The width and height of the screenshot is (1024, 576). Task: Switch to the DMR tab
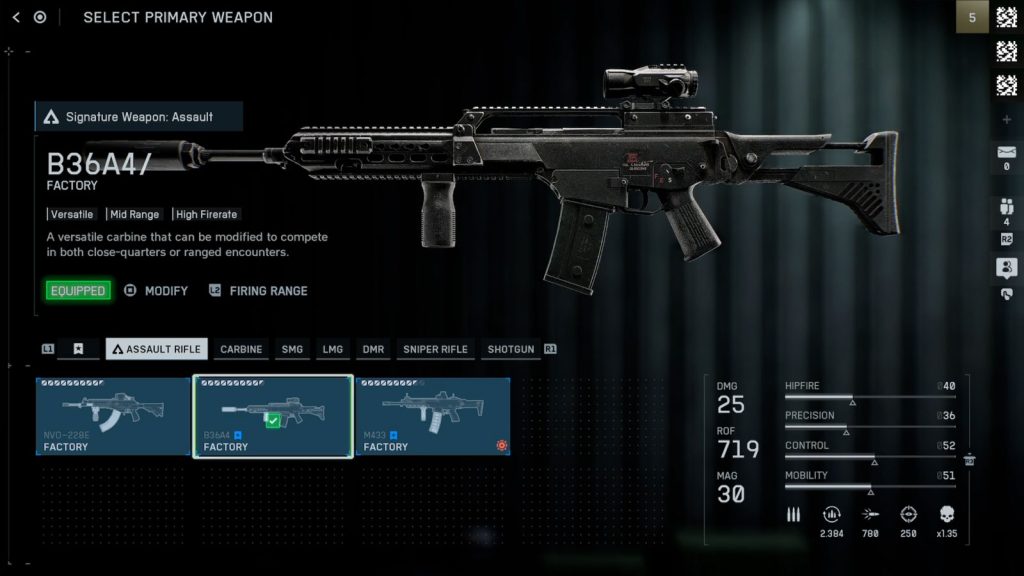373,349
